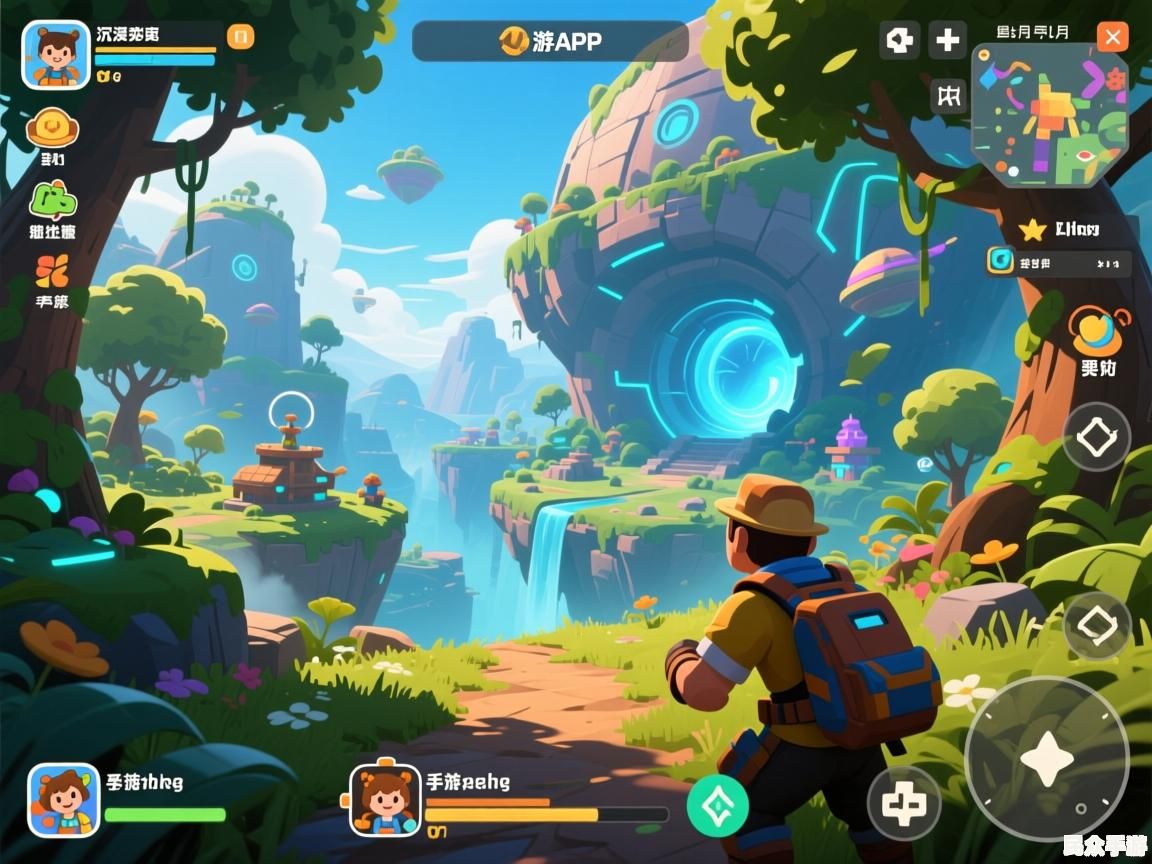1152x864 pixels.
Task: Close the minimap with the orange X
Action: coord(1112,38)
